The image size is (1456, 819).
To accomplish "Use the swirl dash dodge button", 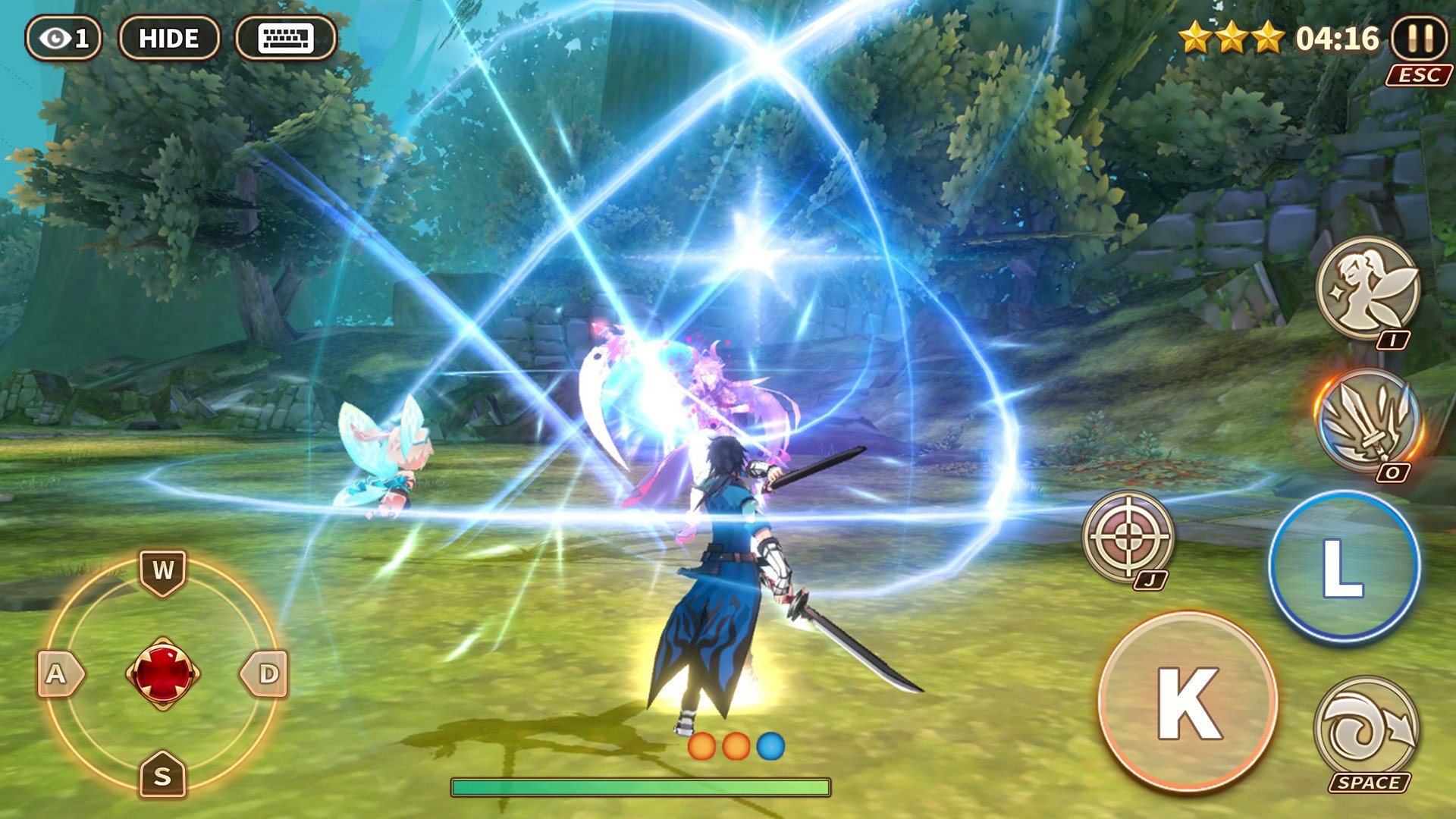I will click(x=1366, y=726).
